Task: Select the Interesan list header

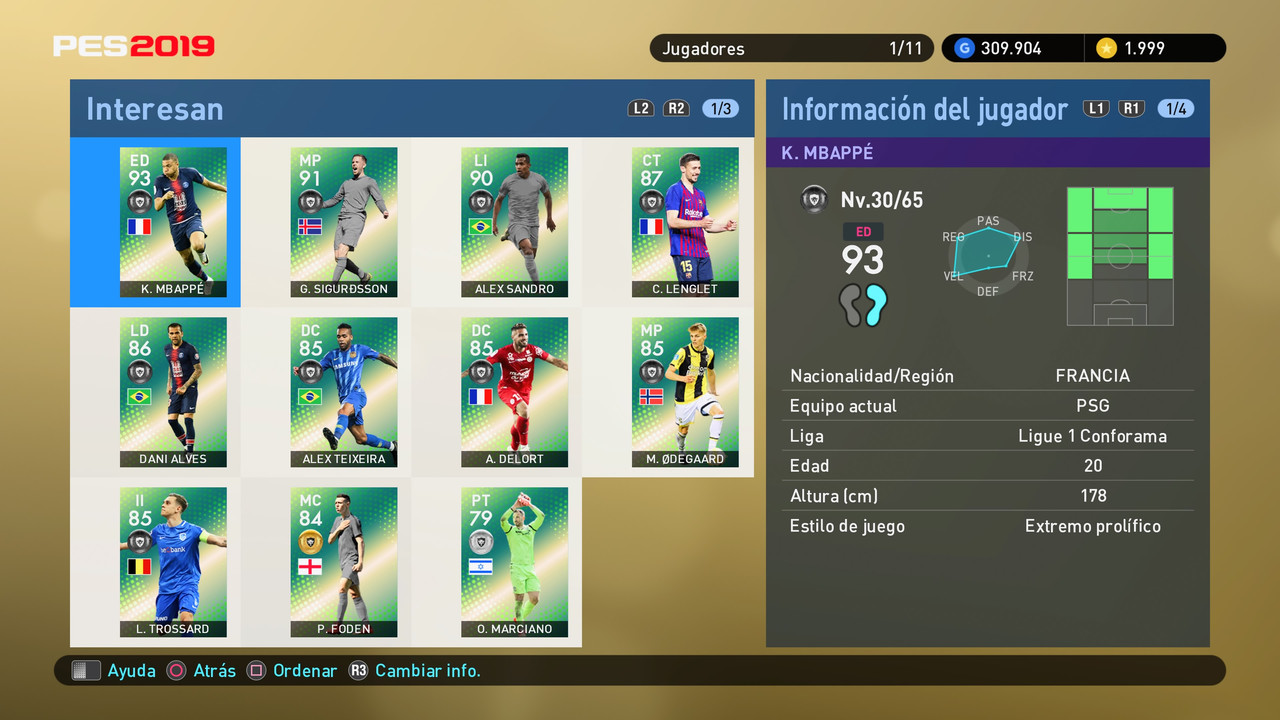Action: 154,108
